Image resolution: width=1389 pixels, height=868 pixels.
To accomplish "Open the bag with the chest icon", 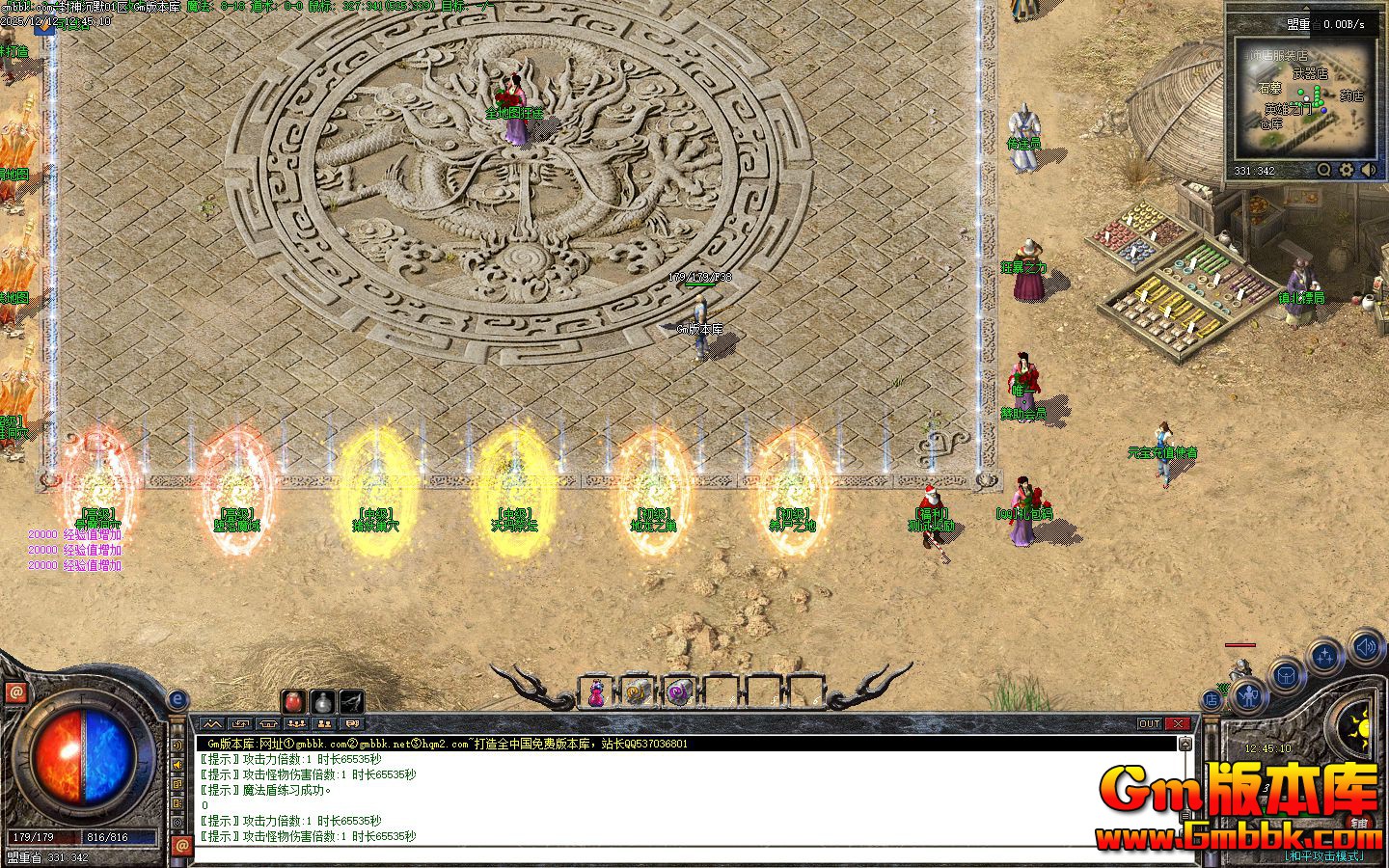I will click(1286, 675).
